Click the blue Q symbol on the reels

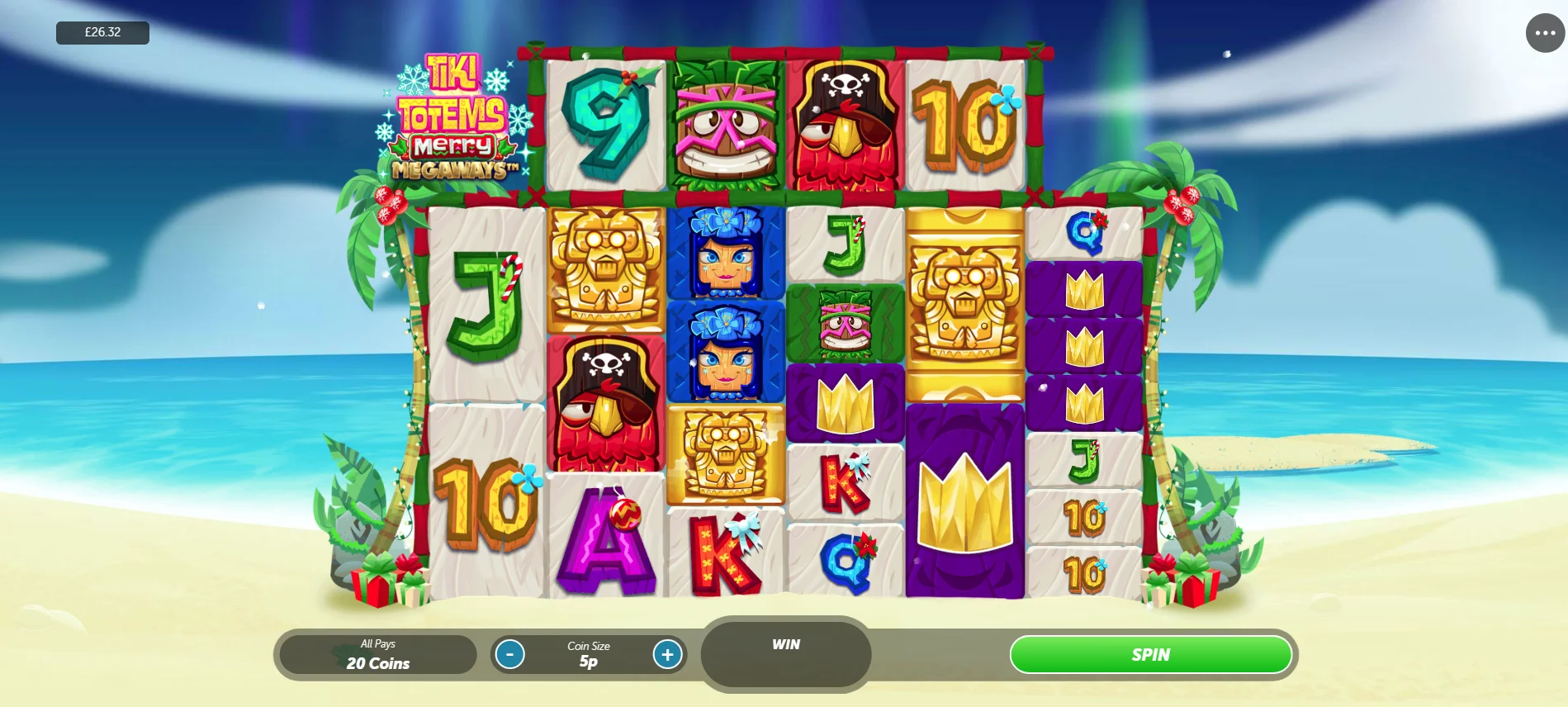tap(846, 562)
